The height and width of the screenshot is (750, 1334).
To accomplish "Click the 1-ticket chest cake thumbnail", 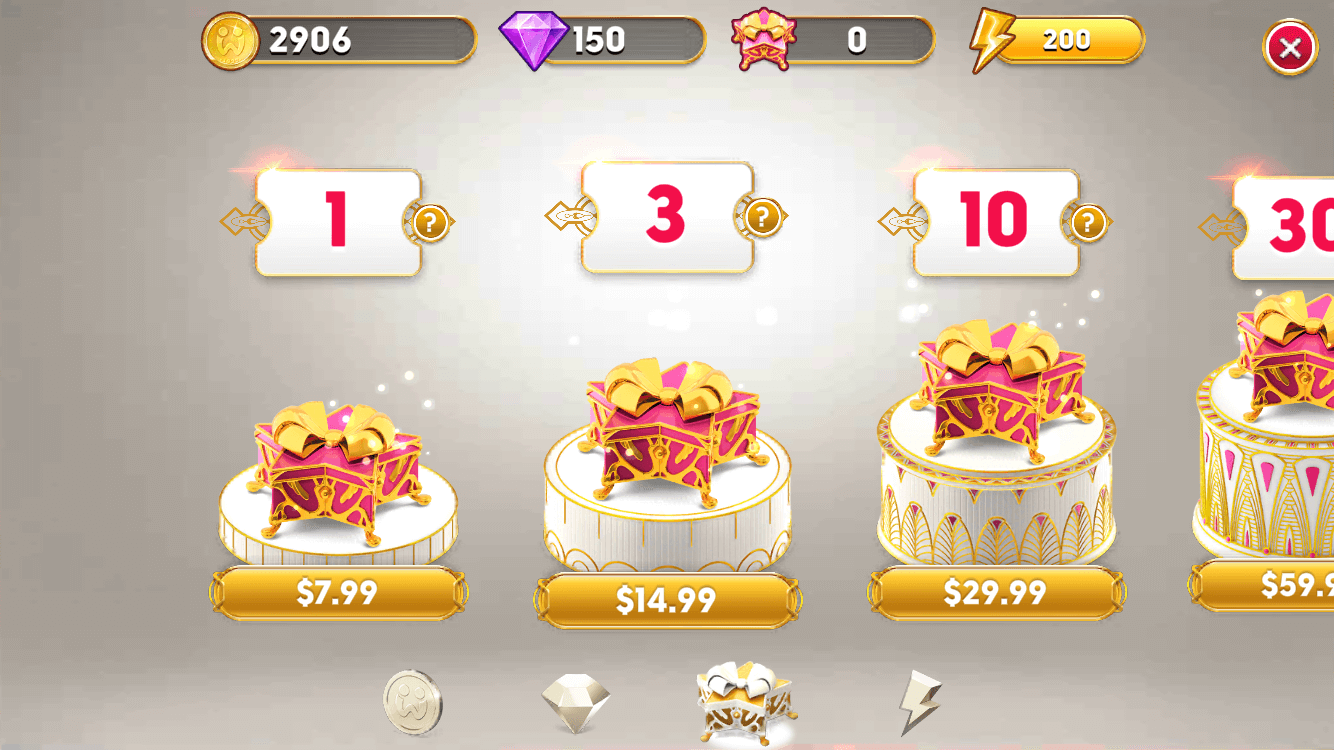I will pyautogui.click(x=337, y=470).
